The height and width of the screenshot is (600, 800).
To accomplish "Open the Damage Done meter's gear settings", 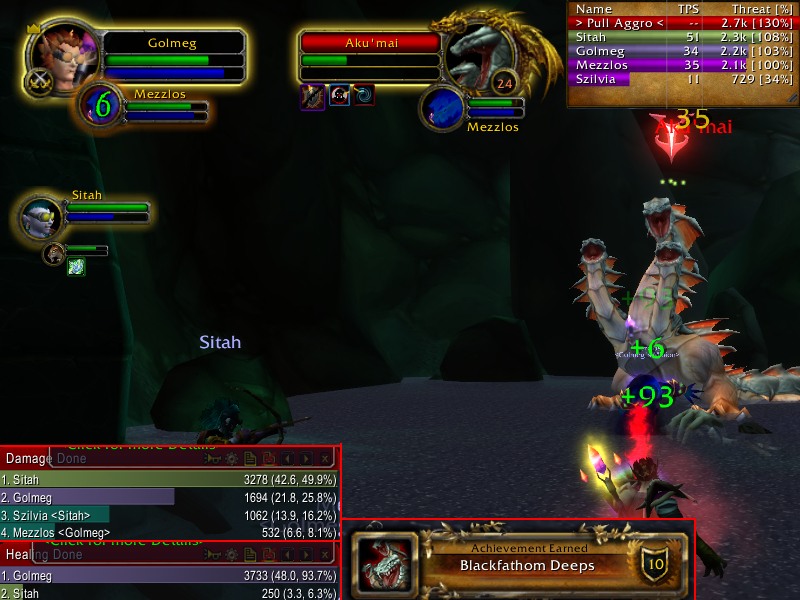I will (231, 459).
